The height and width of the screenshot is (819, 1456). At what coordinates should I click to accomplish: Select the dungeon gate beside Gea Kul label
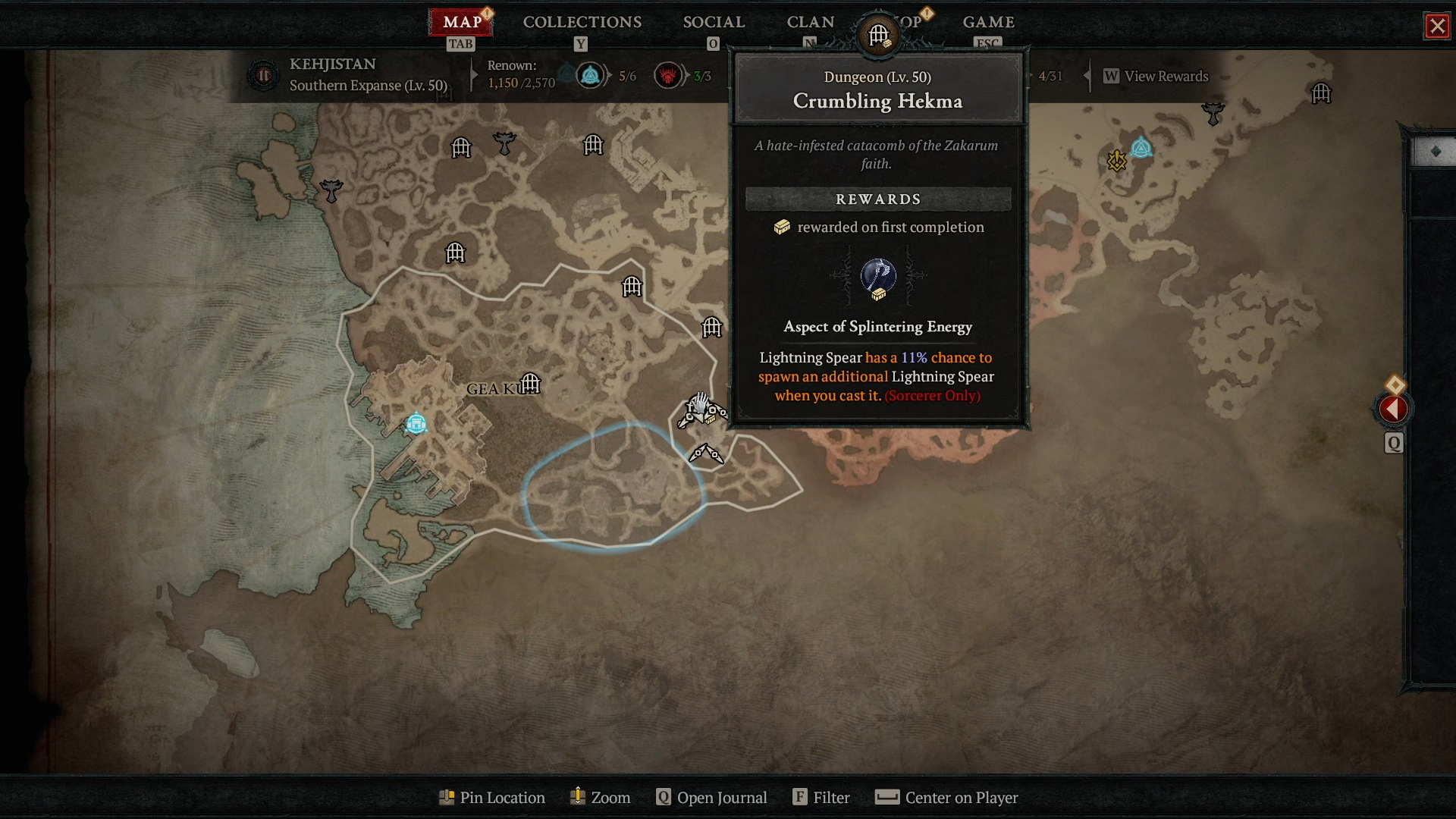(x=530, y=384)
